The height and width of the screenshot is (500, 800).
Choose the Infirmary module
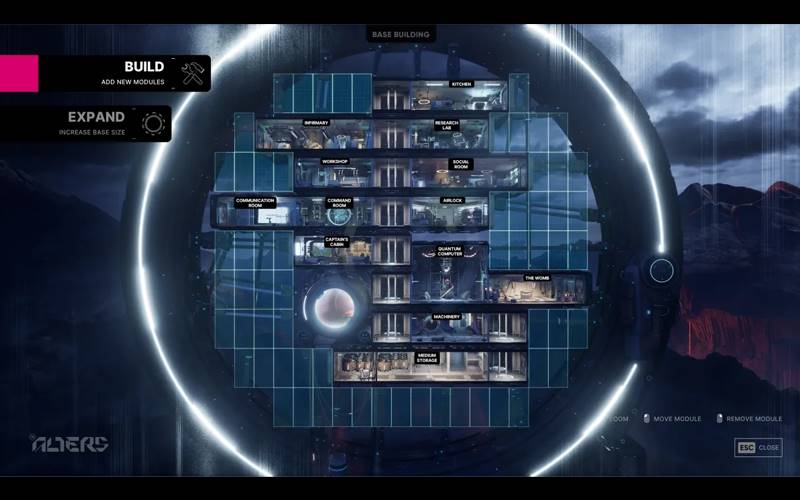[315, 135]
